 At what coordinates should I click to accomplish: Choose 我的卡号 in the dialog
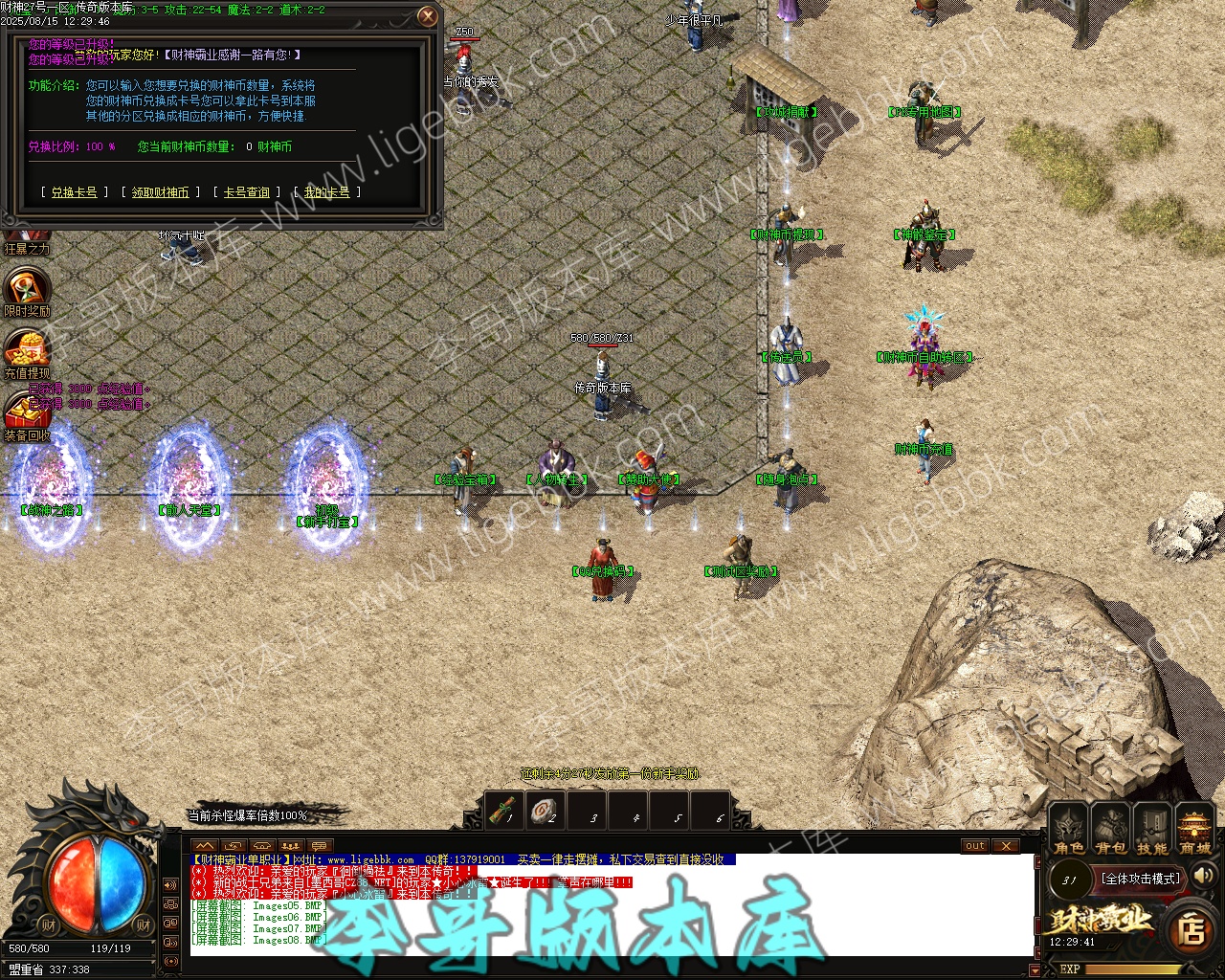326,192
